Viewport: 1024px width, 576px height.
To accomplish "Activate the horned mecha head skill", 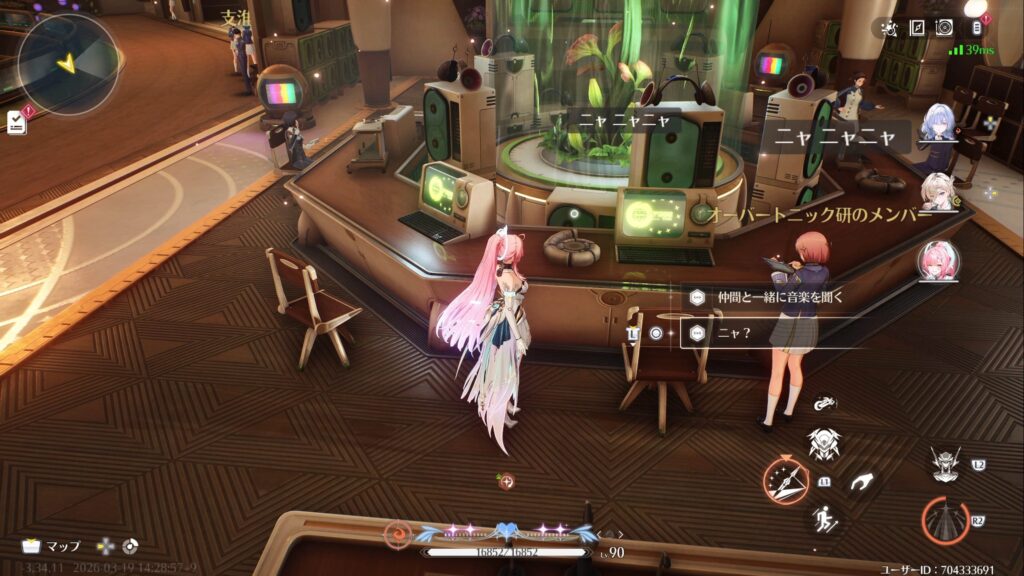I will click(945, 465).
